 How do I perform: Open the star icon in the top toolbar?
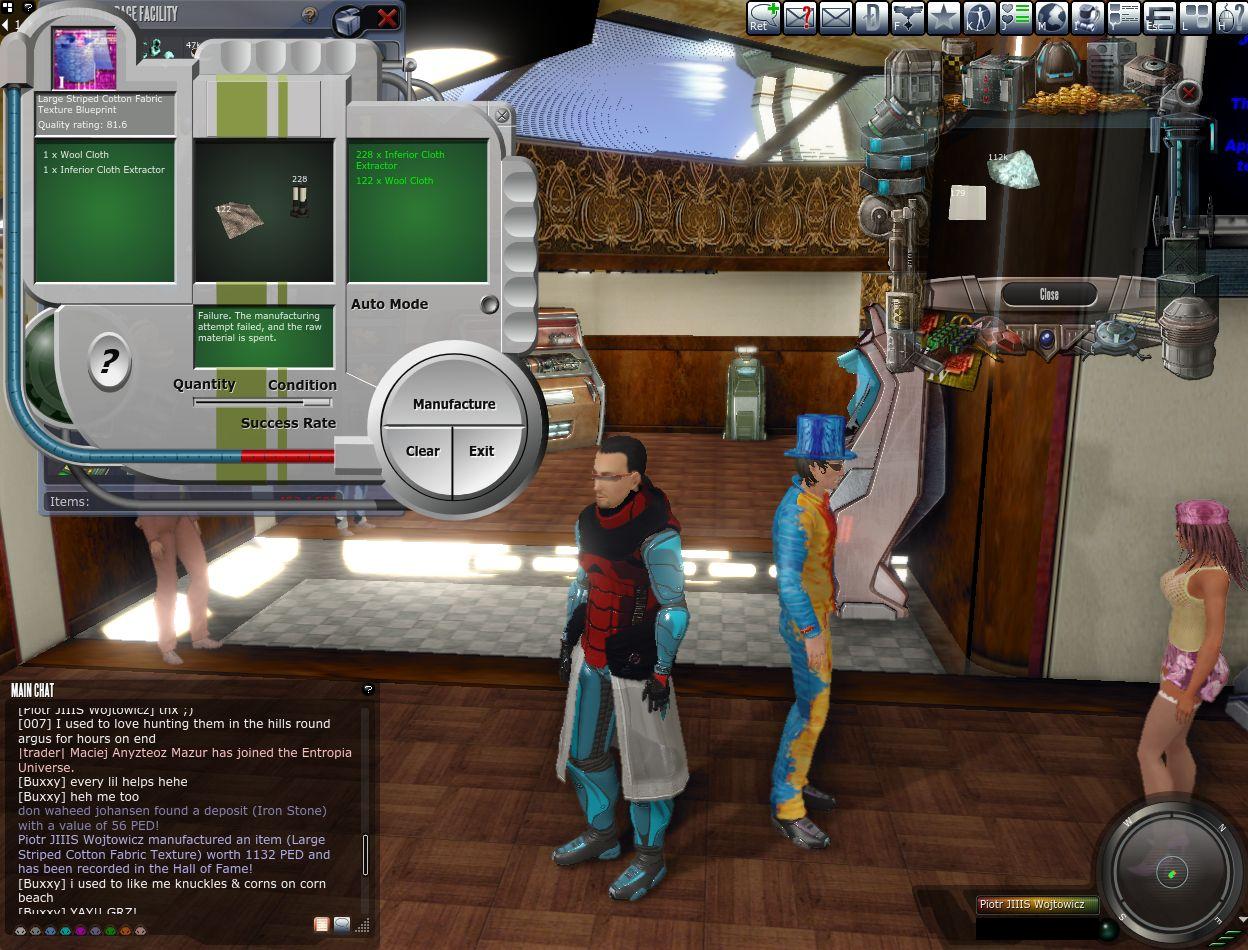click(943, 17)
